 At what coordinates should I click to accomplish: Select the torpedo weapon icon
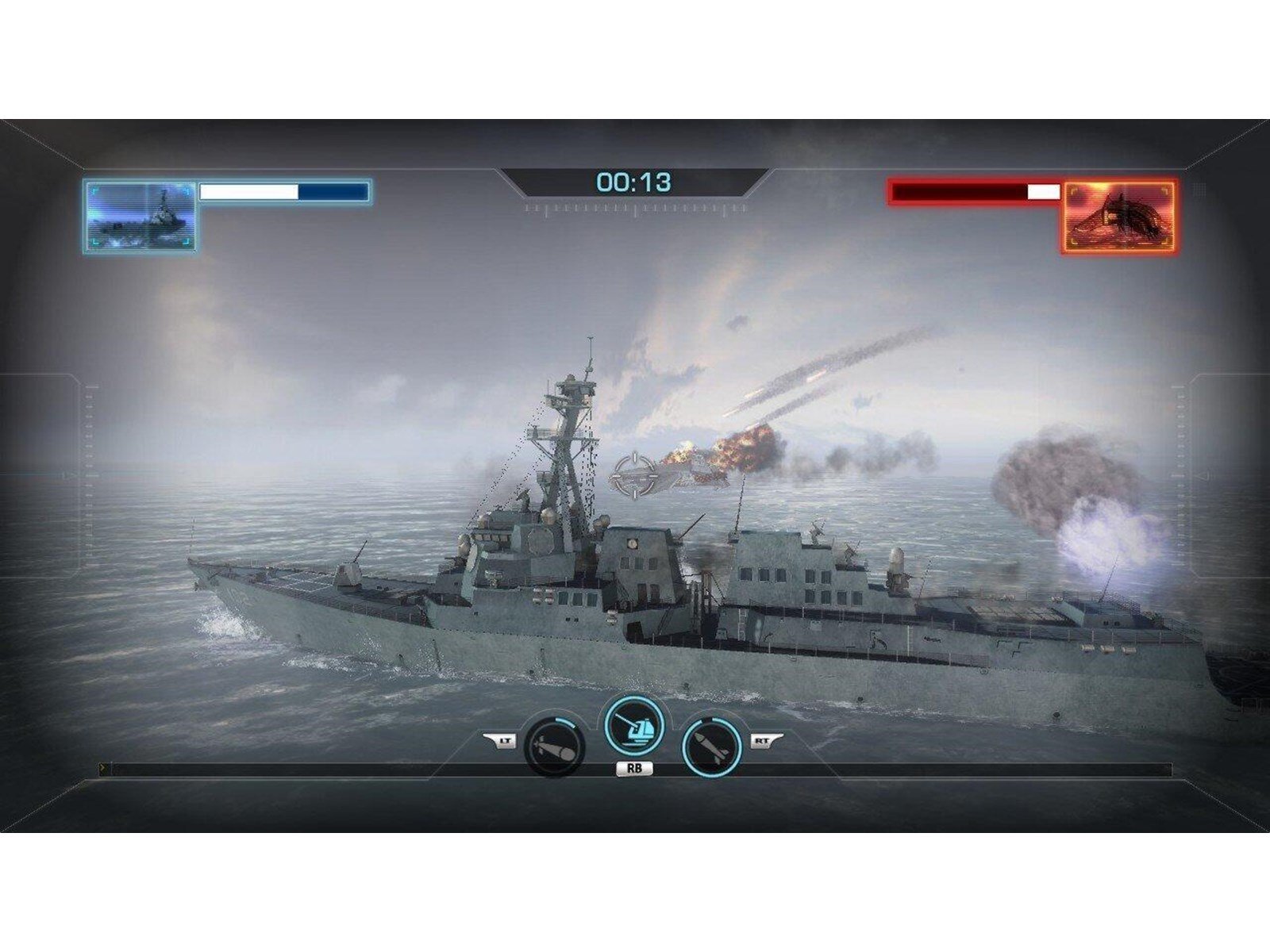tap(554, 746)
